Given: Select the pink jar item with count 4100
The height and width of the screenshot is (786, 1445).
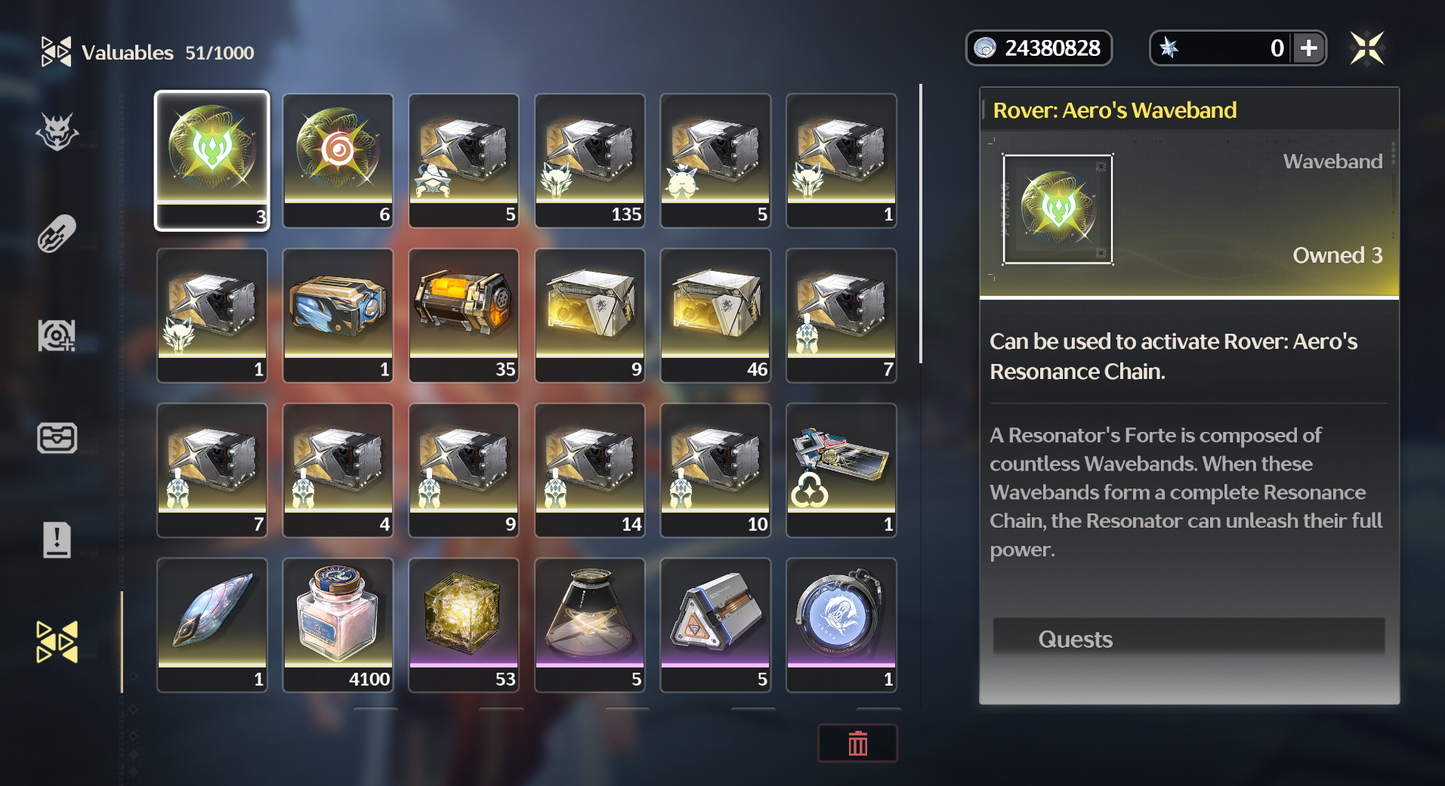Looking at the screenshot, I should point(338,625).
